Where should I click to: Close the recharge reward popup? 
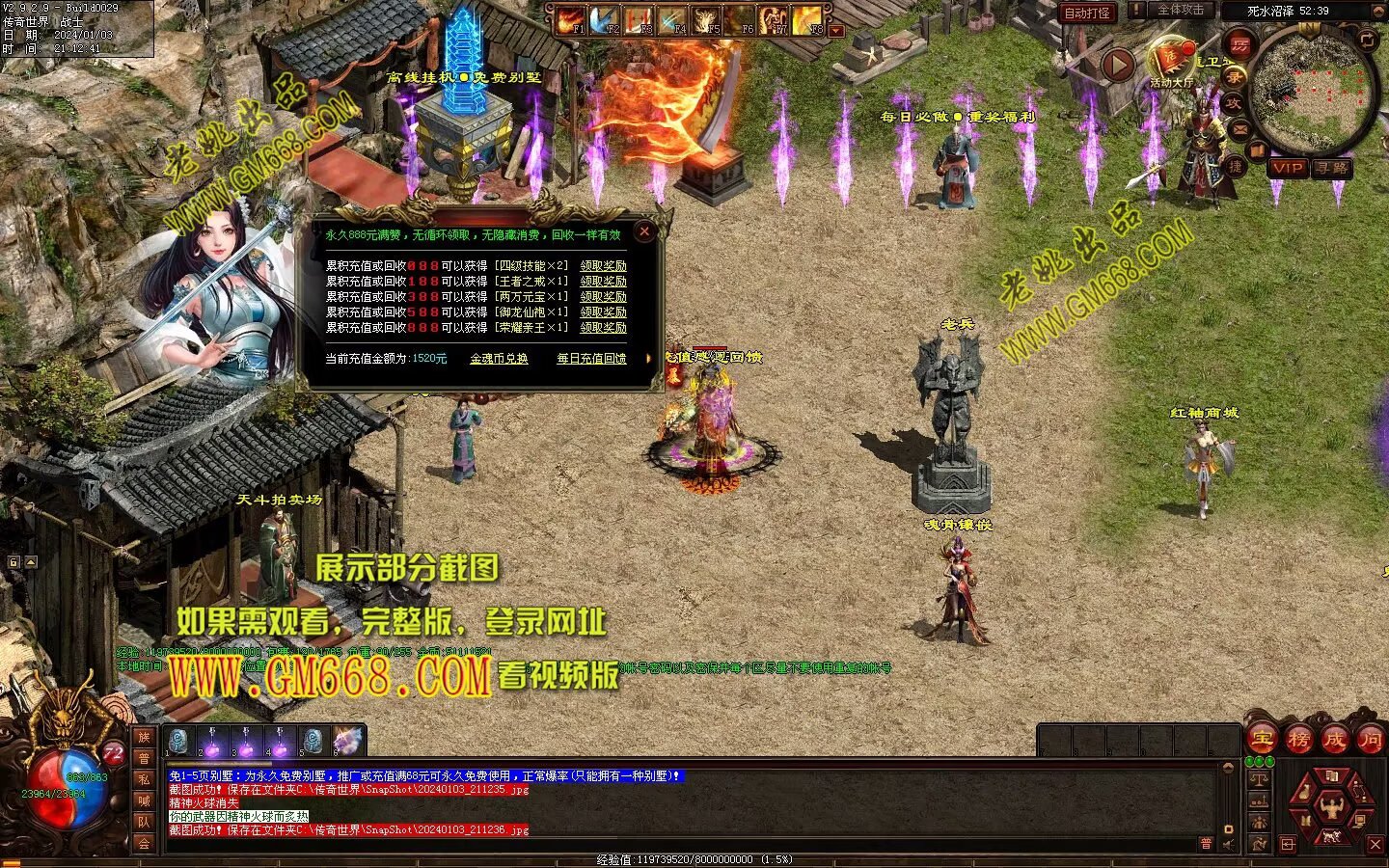644,231
